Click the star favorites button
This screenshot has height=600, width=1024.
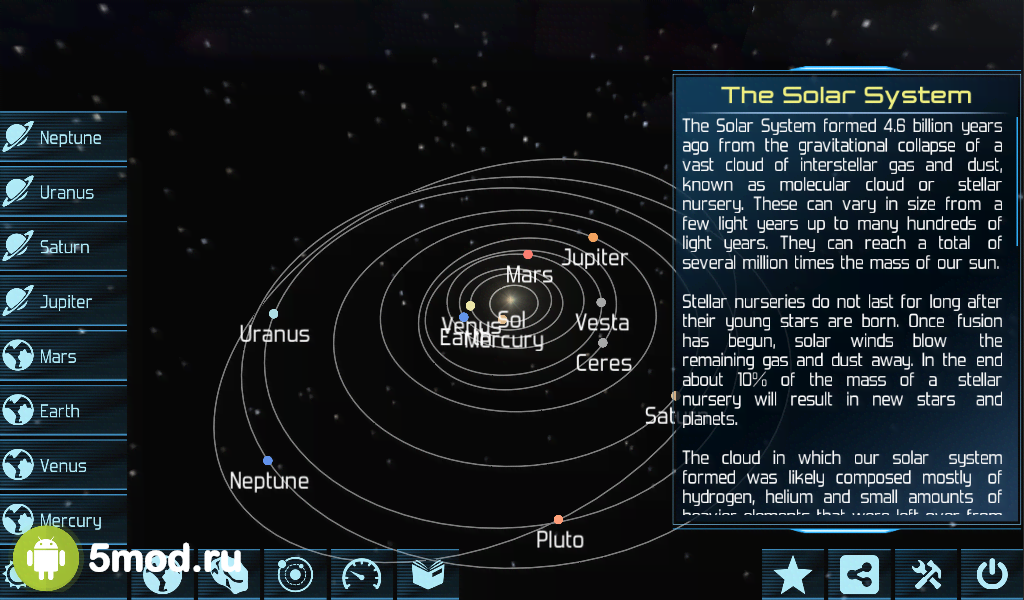pos(793,574)
